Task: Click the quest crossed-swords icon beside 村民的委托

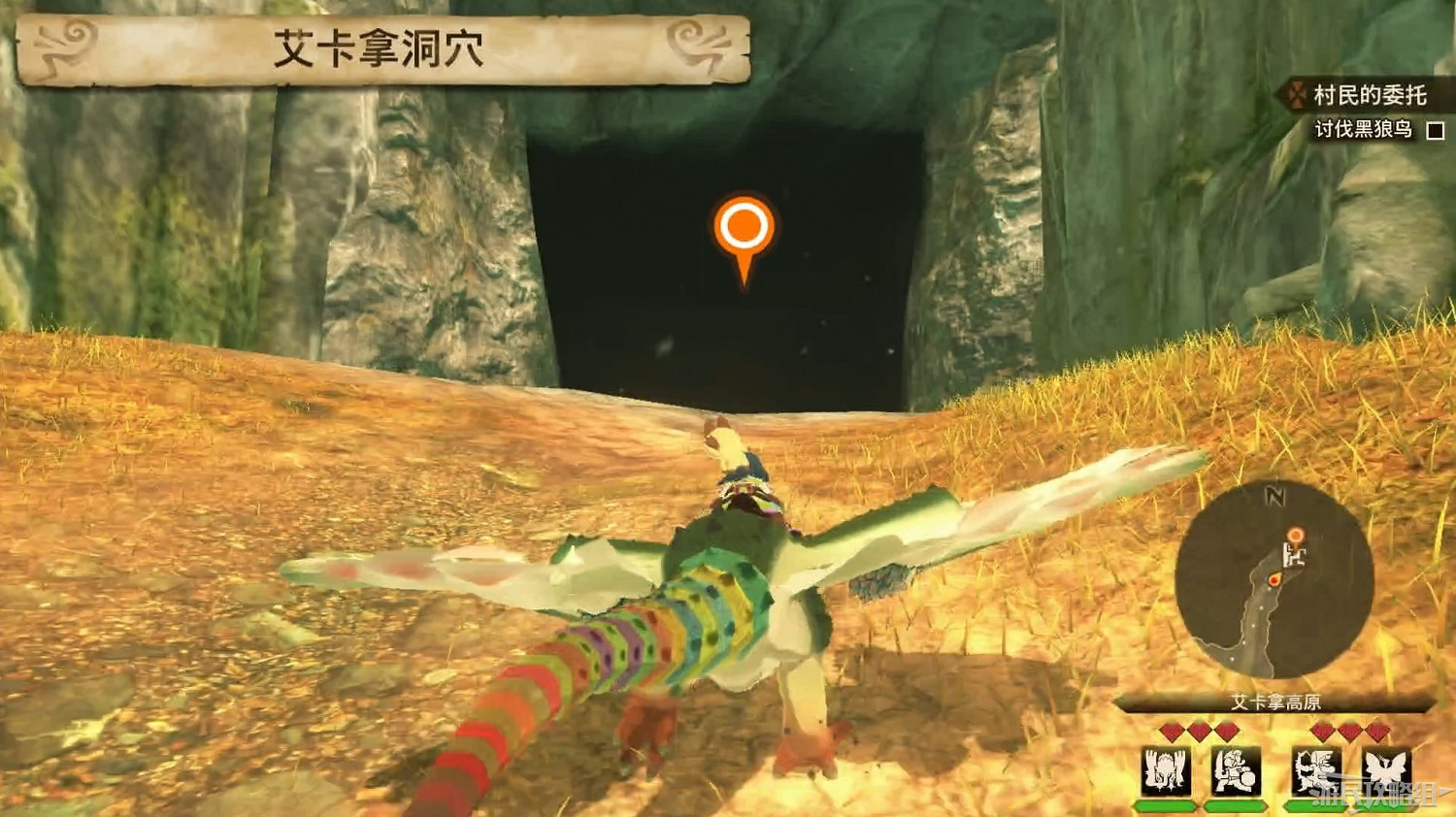Action: point(1295,96)
